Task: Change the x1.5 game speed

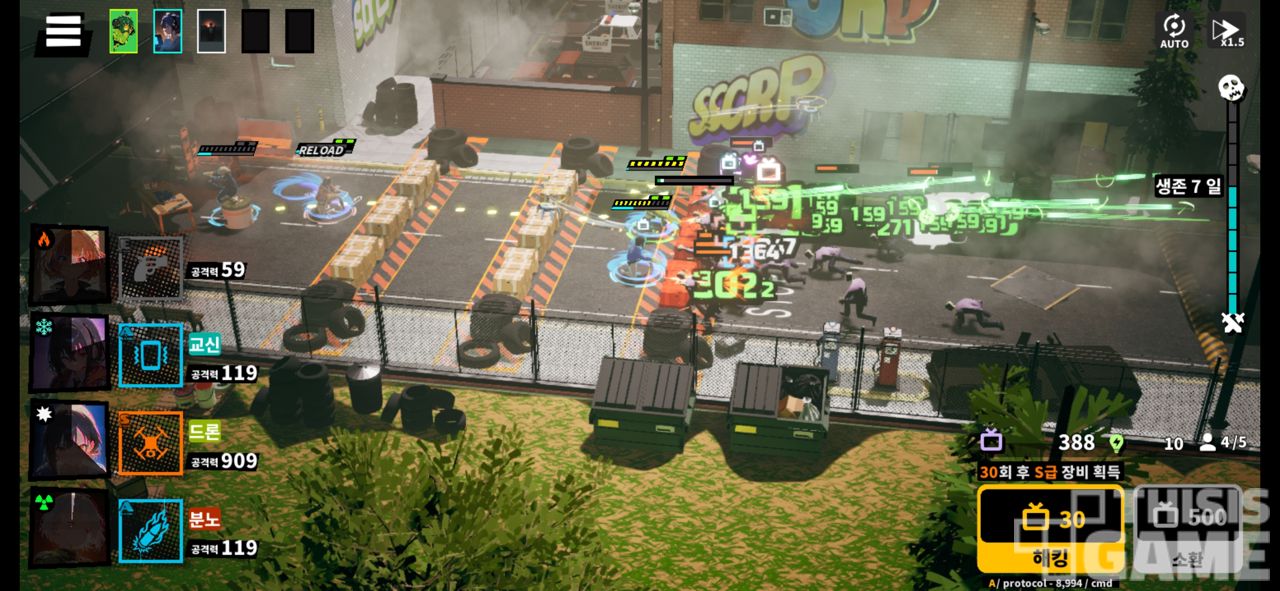Action: click(1227, 31)
